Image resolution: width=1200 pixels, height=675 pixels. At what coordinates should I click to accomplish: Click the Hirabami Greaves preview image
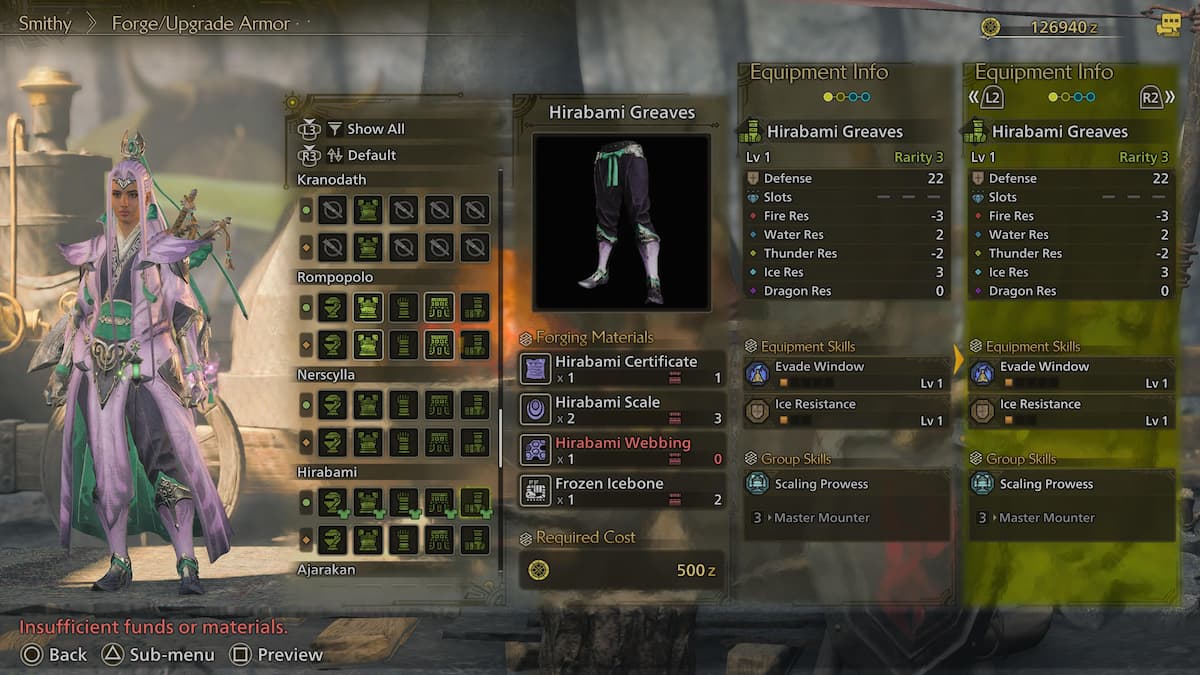[621, 223]
